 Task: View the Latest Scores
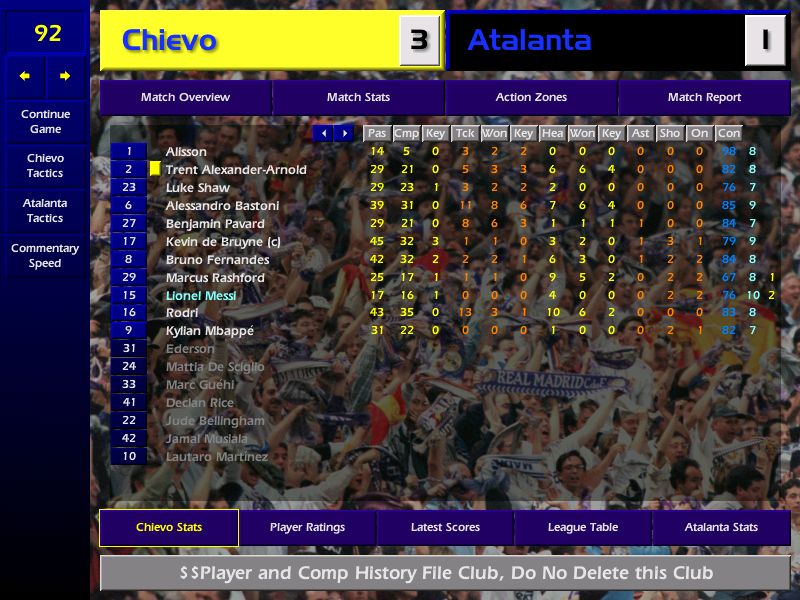[445, 527]
